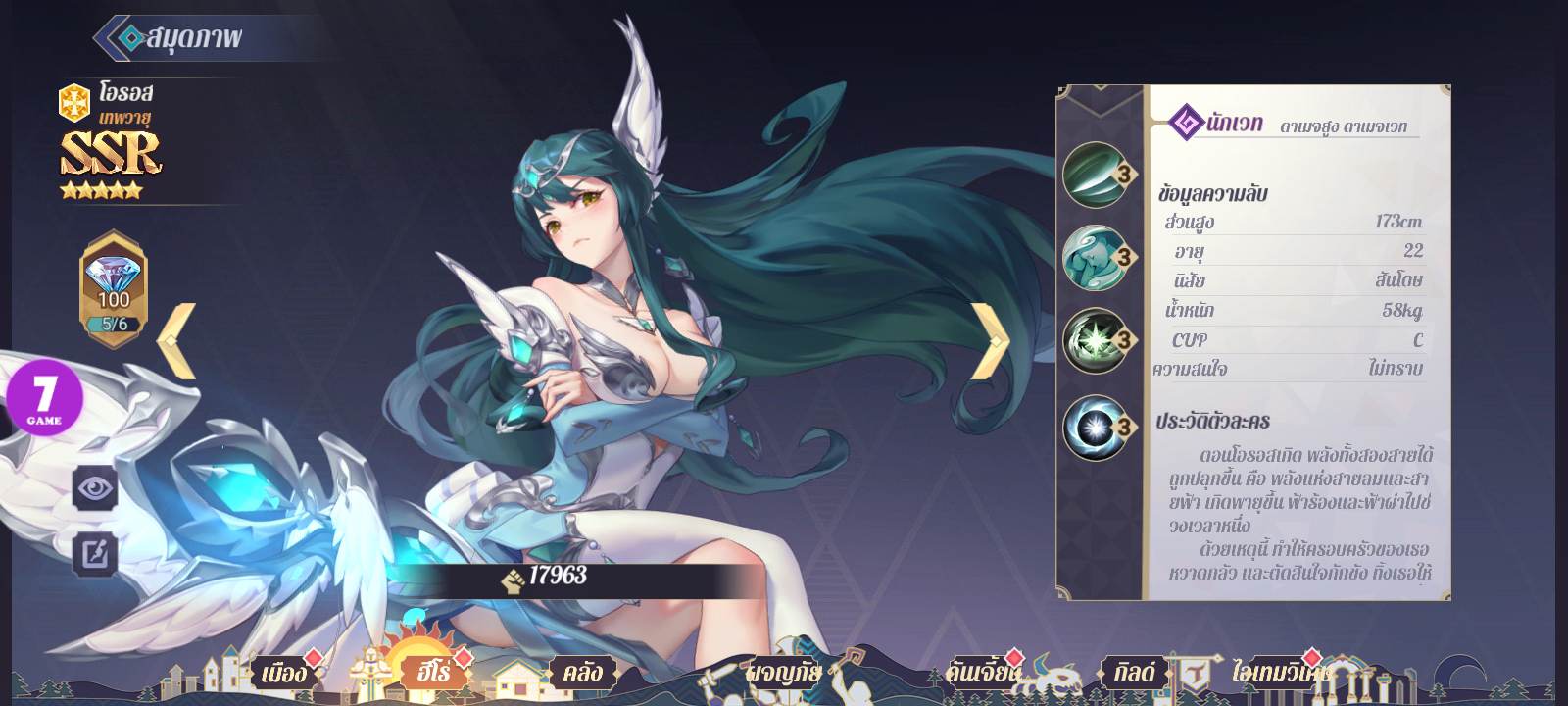Viewport: 1568px width, 706px height.
Task: Open the เมือง city menu
Action: (282, 674)
